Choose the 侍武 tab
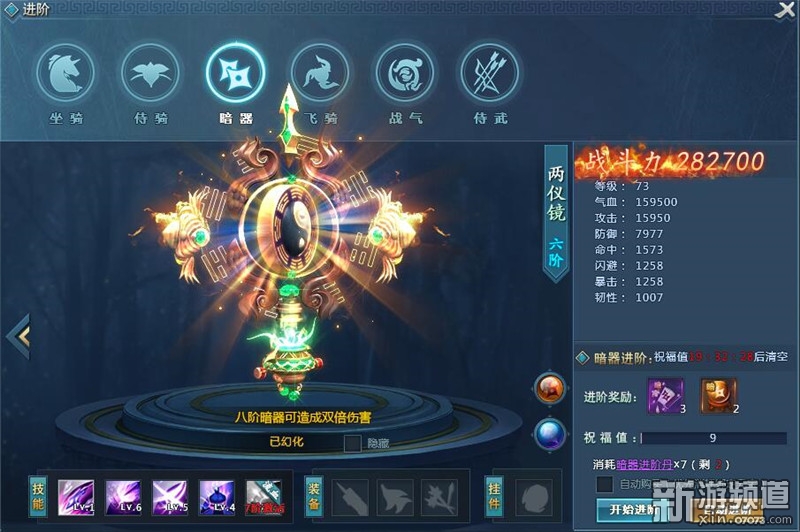This screenshot has height=532, width=800. (489, 73)
